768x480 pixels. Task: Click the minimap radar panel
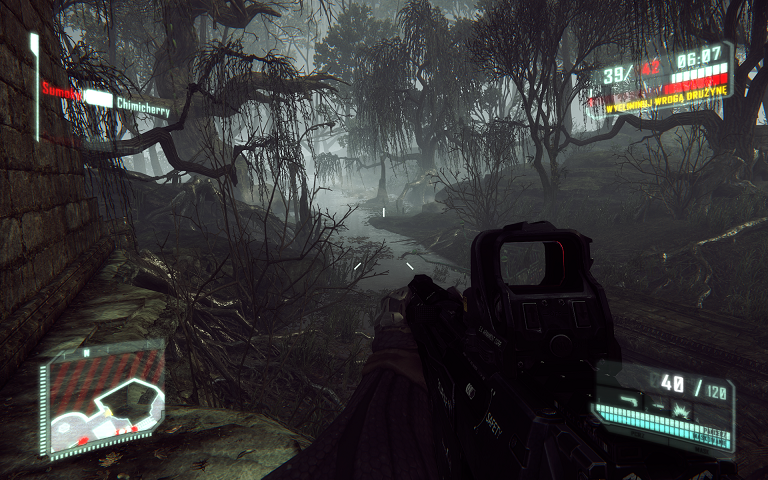click(102, 397)
